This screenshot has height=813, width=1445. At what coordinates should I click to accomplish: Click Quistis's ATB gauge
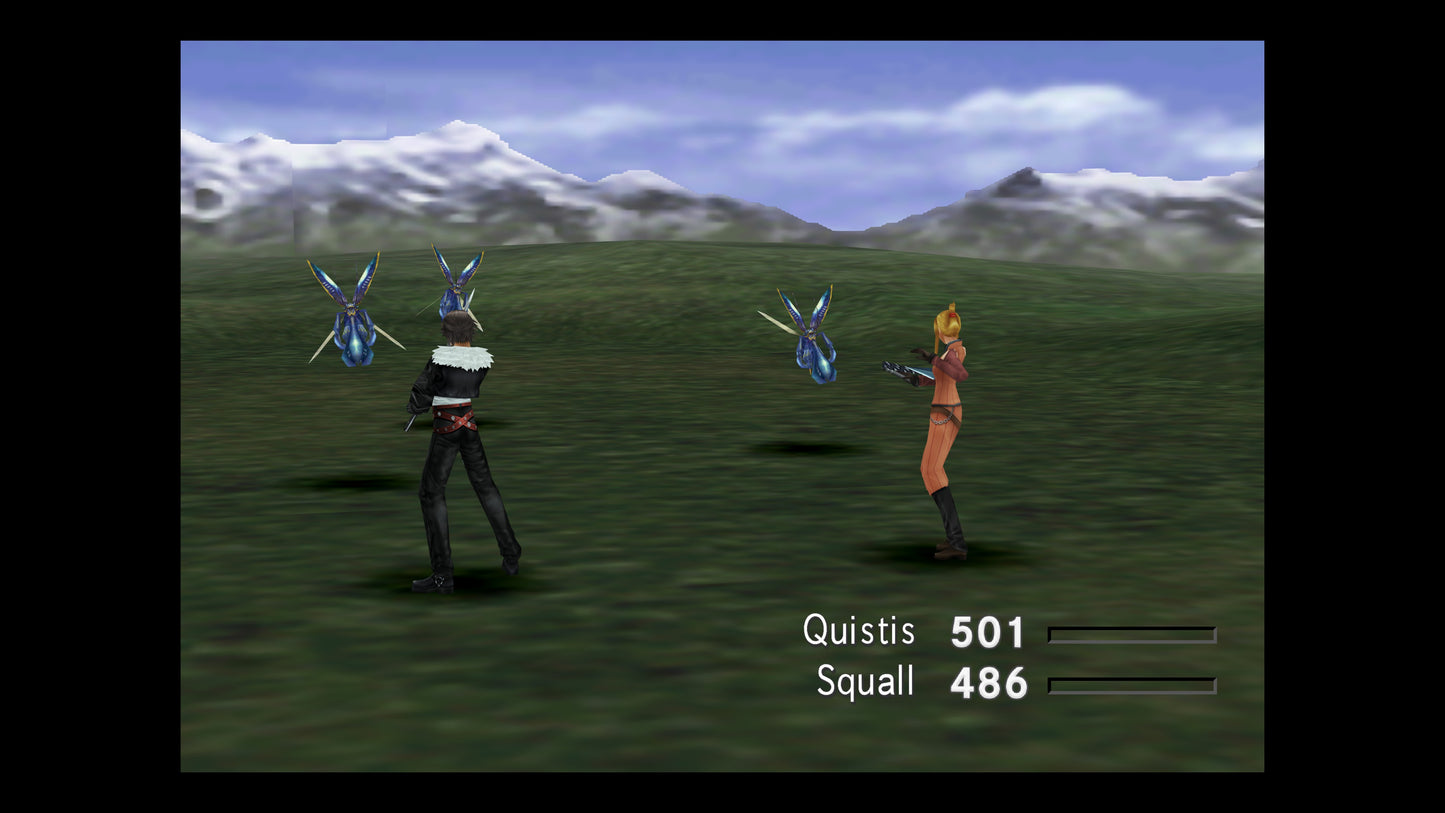tap(1130, 633)
